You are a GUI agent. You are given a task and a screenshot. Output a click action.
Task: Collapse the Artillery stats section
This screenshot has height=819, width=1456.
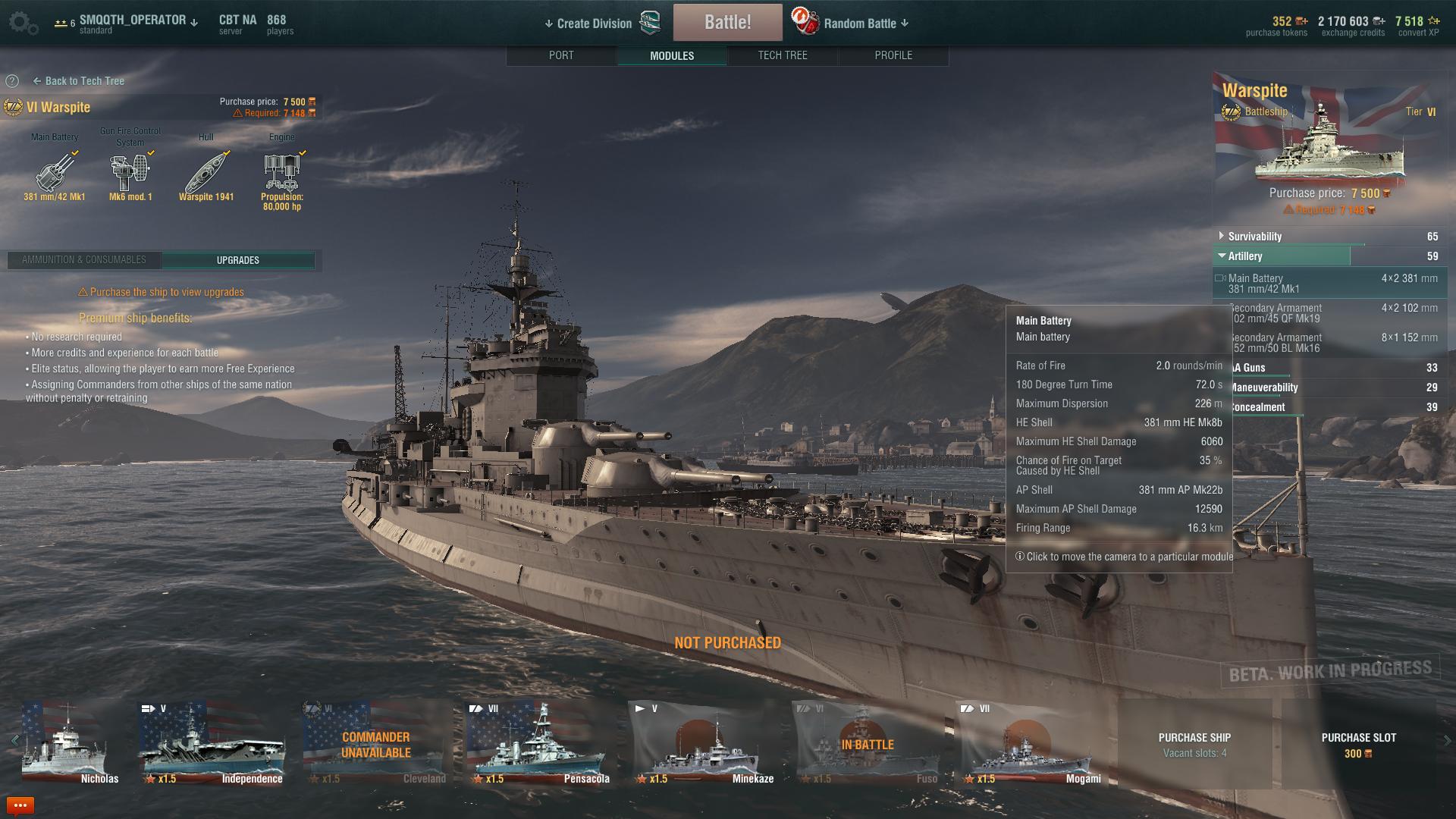click(1244, 256)
